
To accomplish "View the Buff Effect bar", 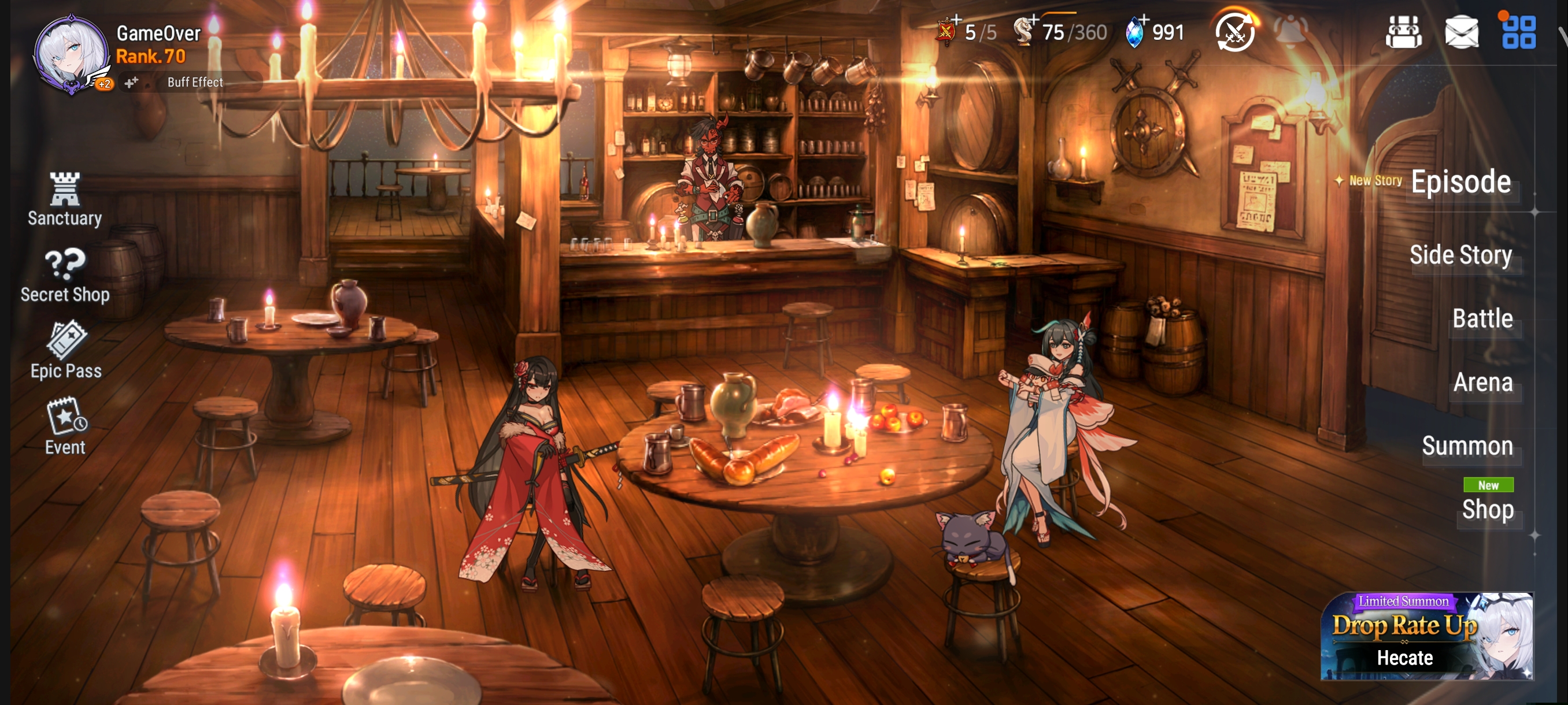I will click(x=195, y=82).
